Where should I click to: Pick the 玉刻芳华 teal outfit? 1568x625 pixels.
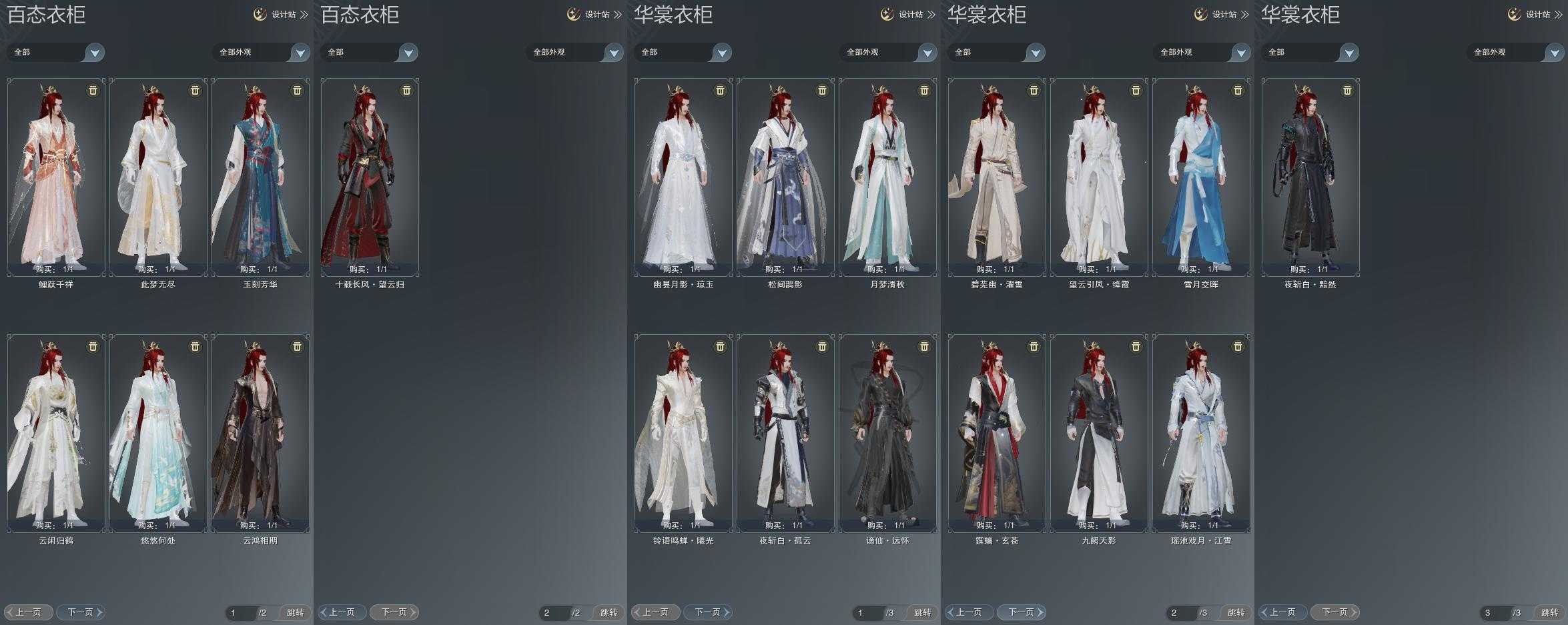pos(260,177)
